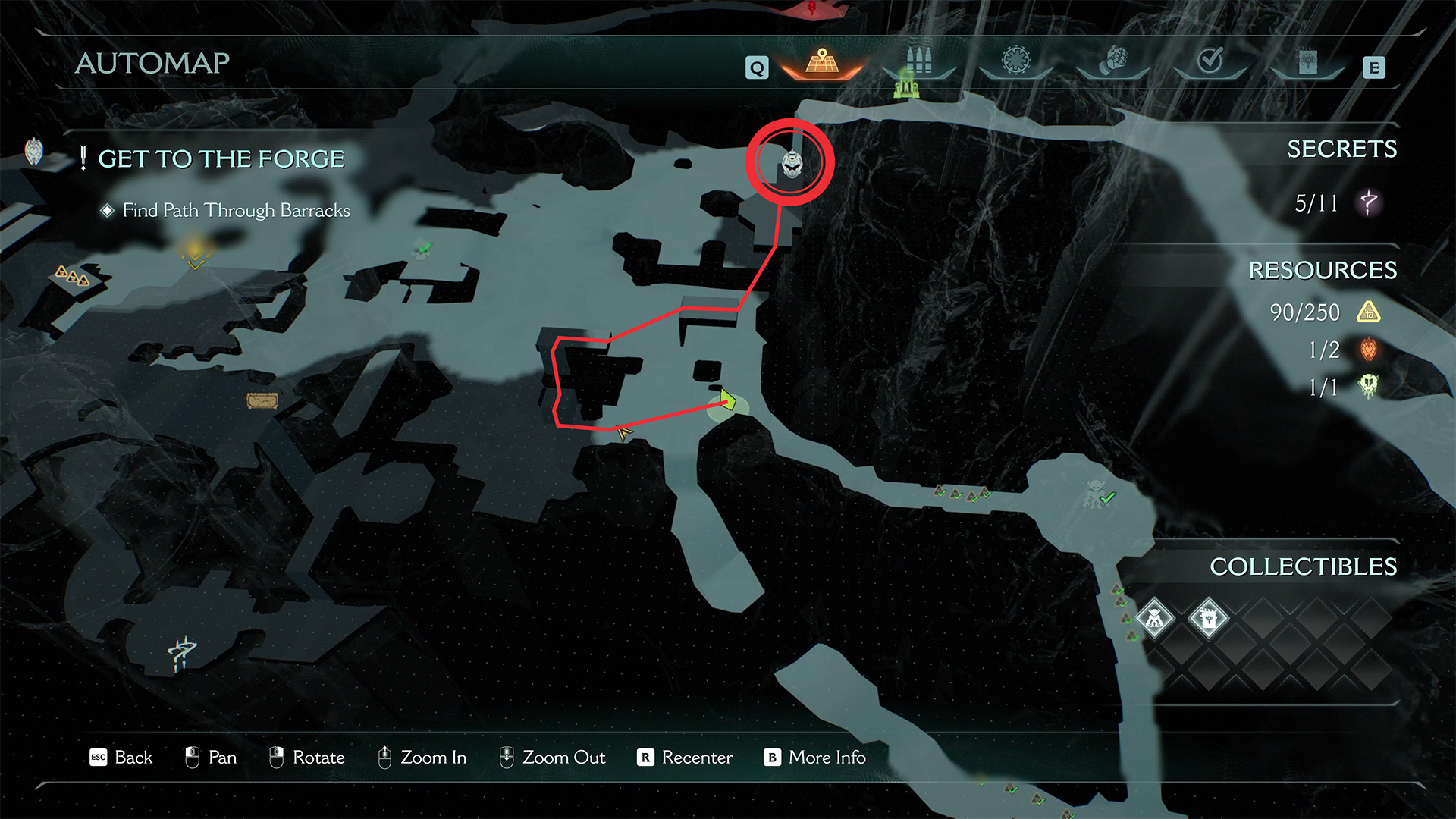Screen dimensions: 1456x819
Task: Click the red-circled helmet map marker
Action: [x=791, y=162]
